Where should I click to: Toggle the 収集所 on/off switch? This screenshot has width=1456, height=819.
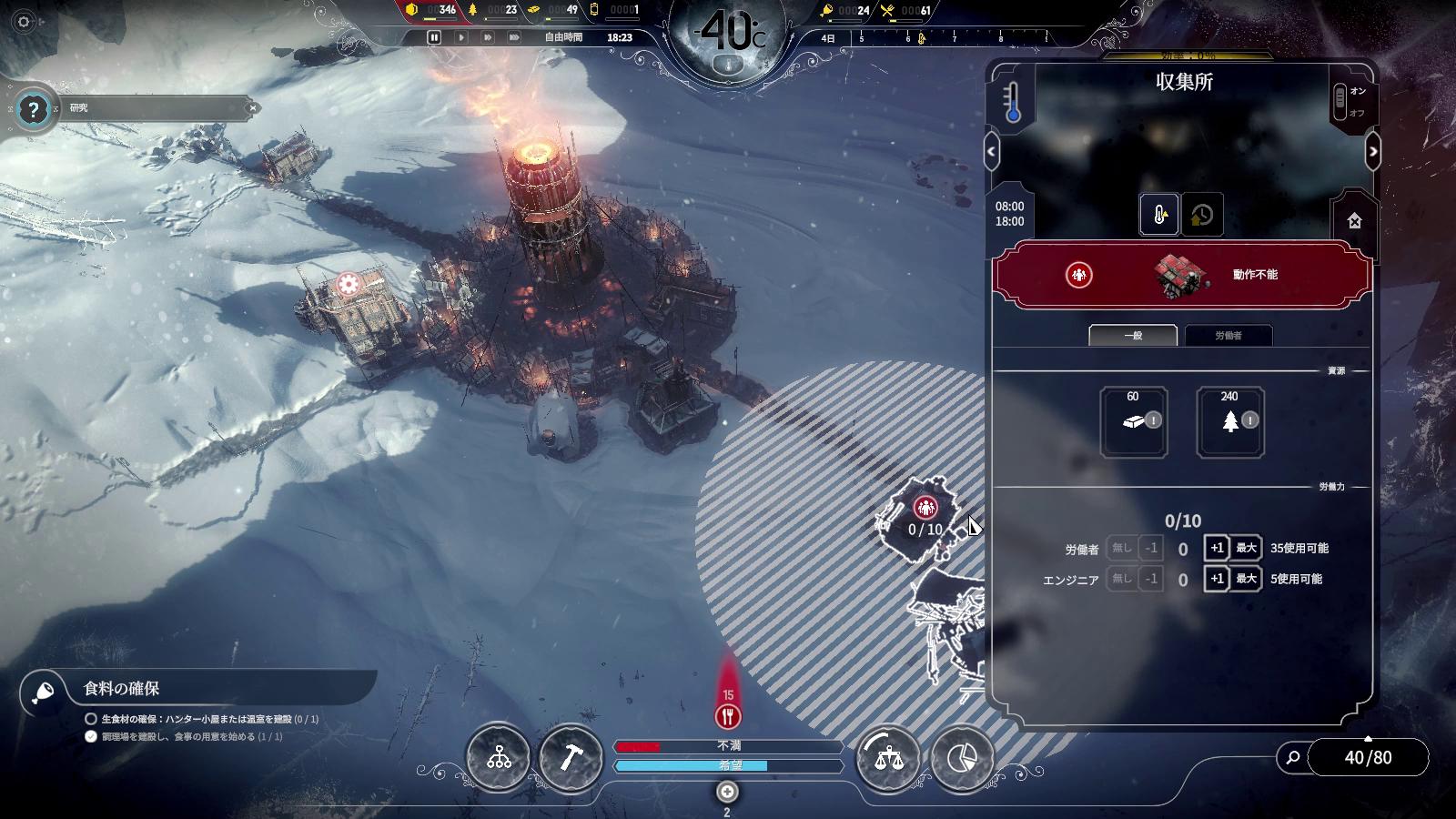pyautogui.click(x=1340, y=101)
